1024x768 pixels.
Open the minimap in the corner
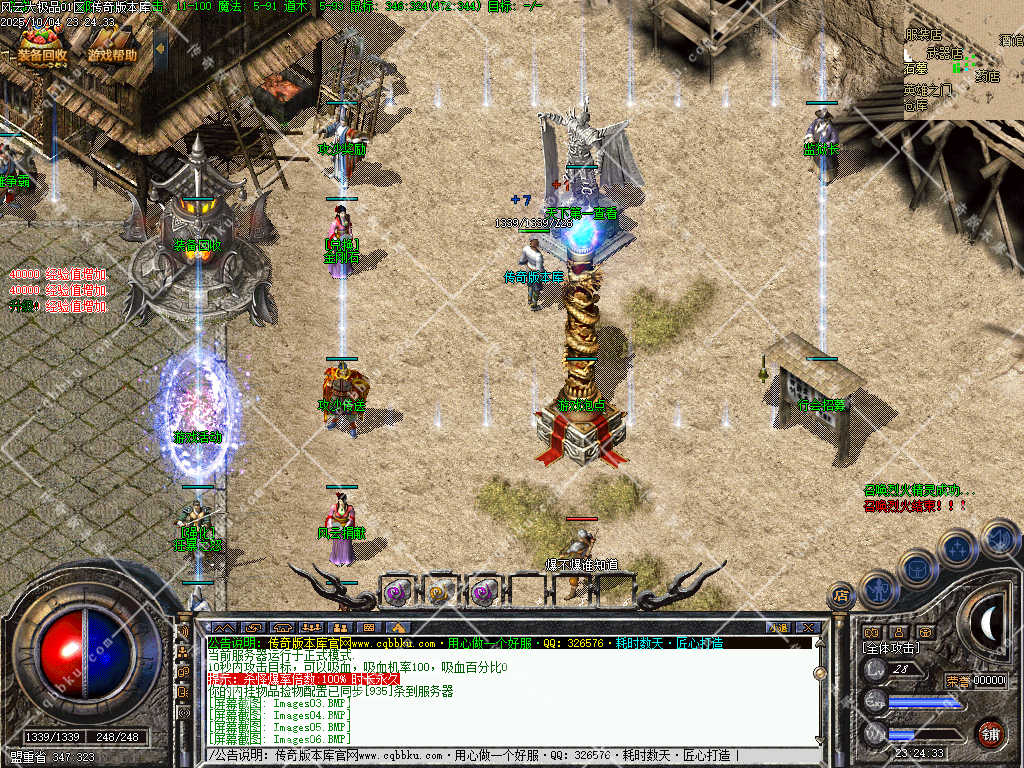coord(963,60)
